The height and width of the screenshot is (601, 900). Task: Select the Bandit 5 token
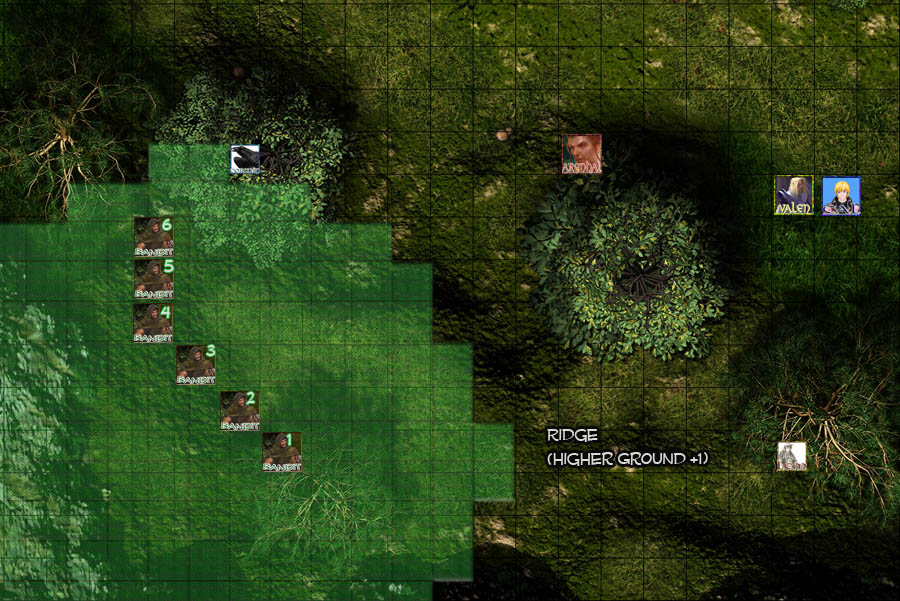tap(153, 279)
